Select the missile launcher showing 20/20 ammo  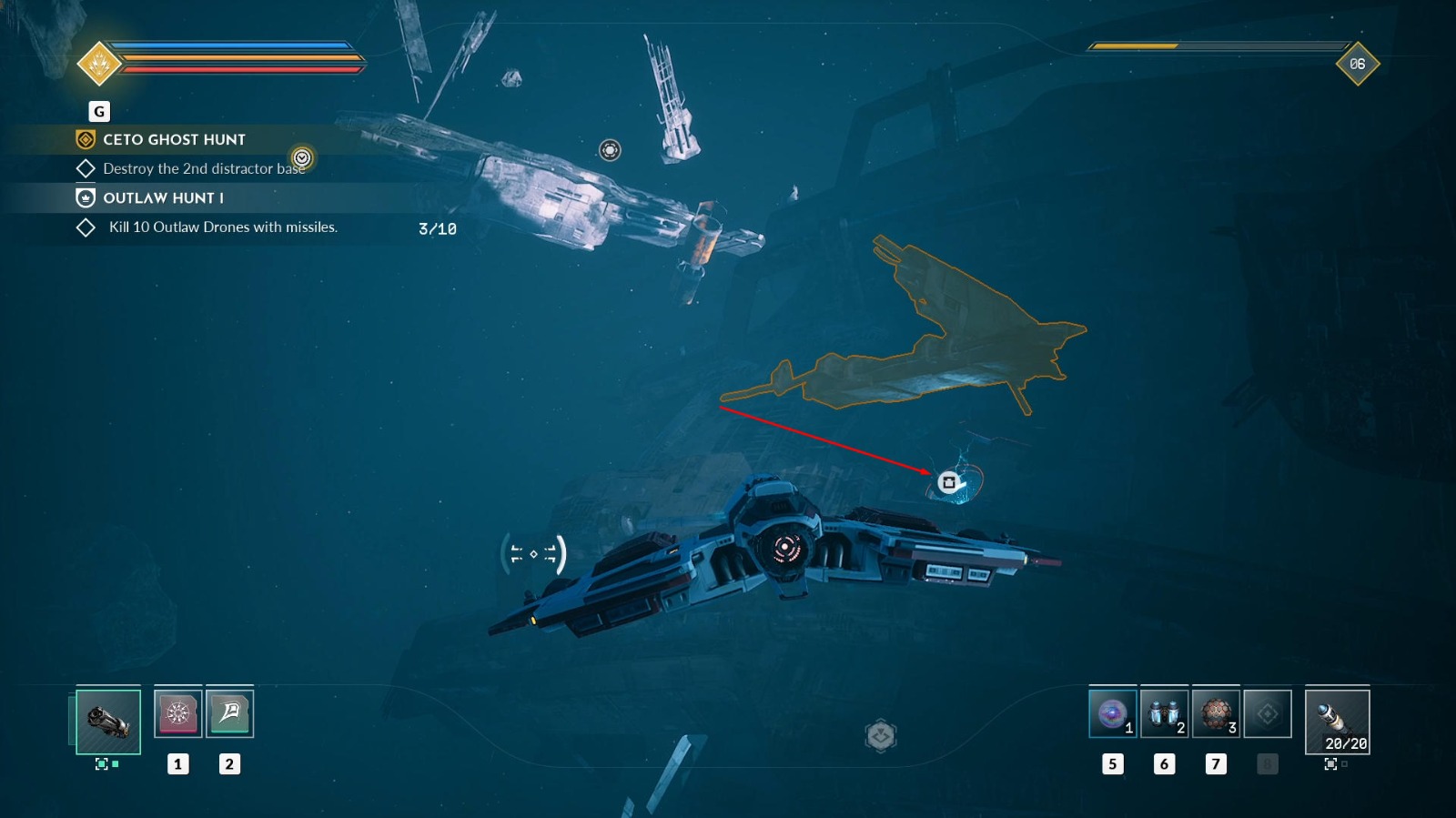tap(1338, 719)
